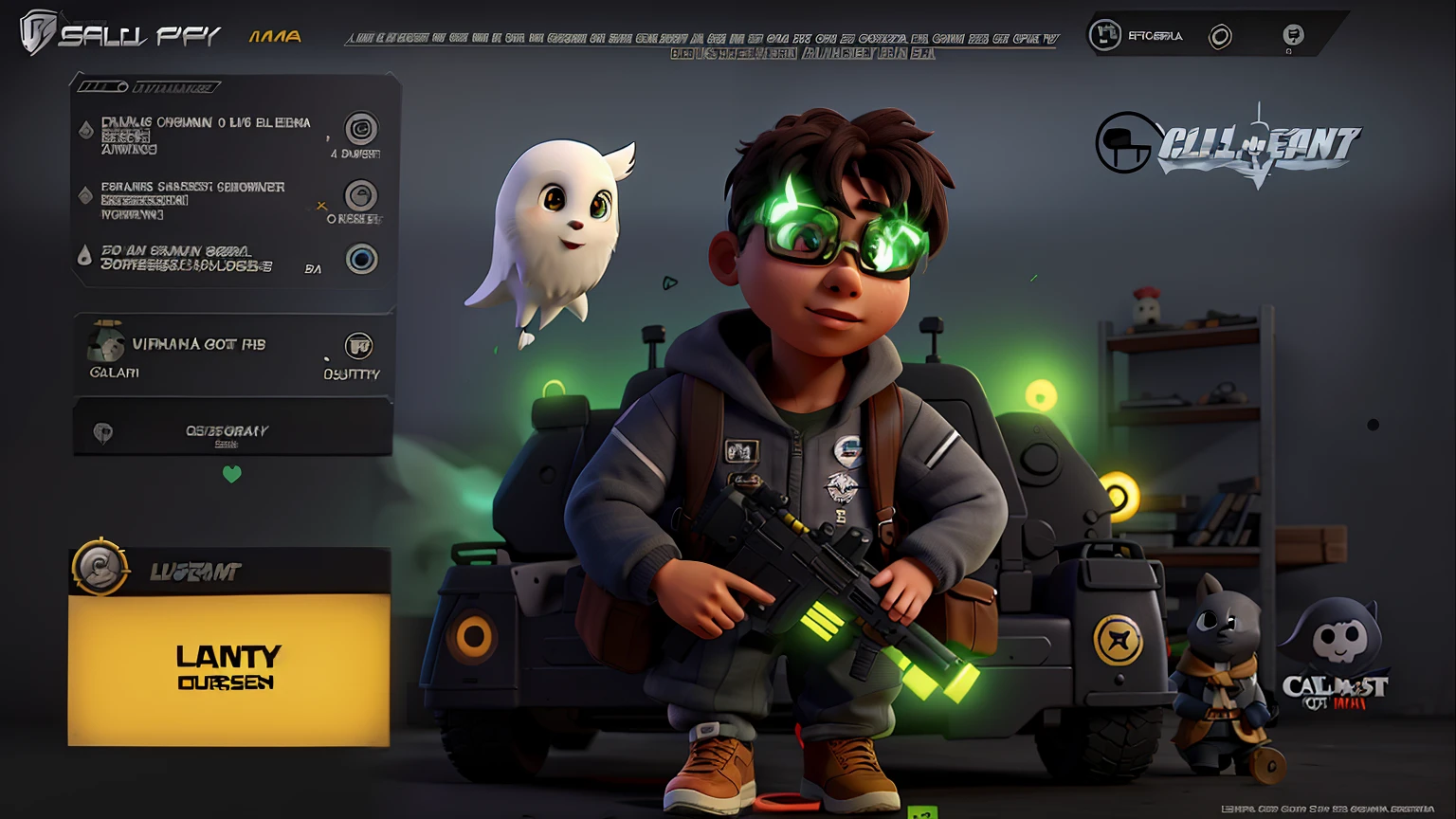Select the blue ring icon in mission list
The width and height of the screenshot is (1456, 819).
[x=361, y=259]
